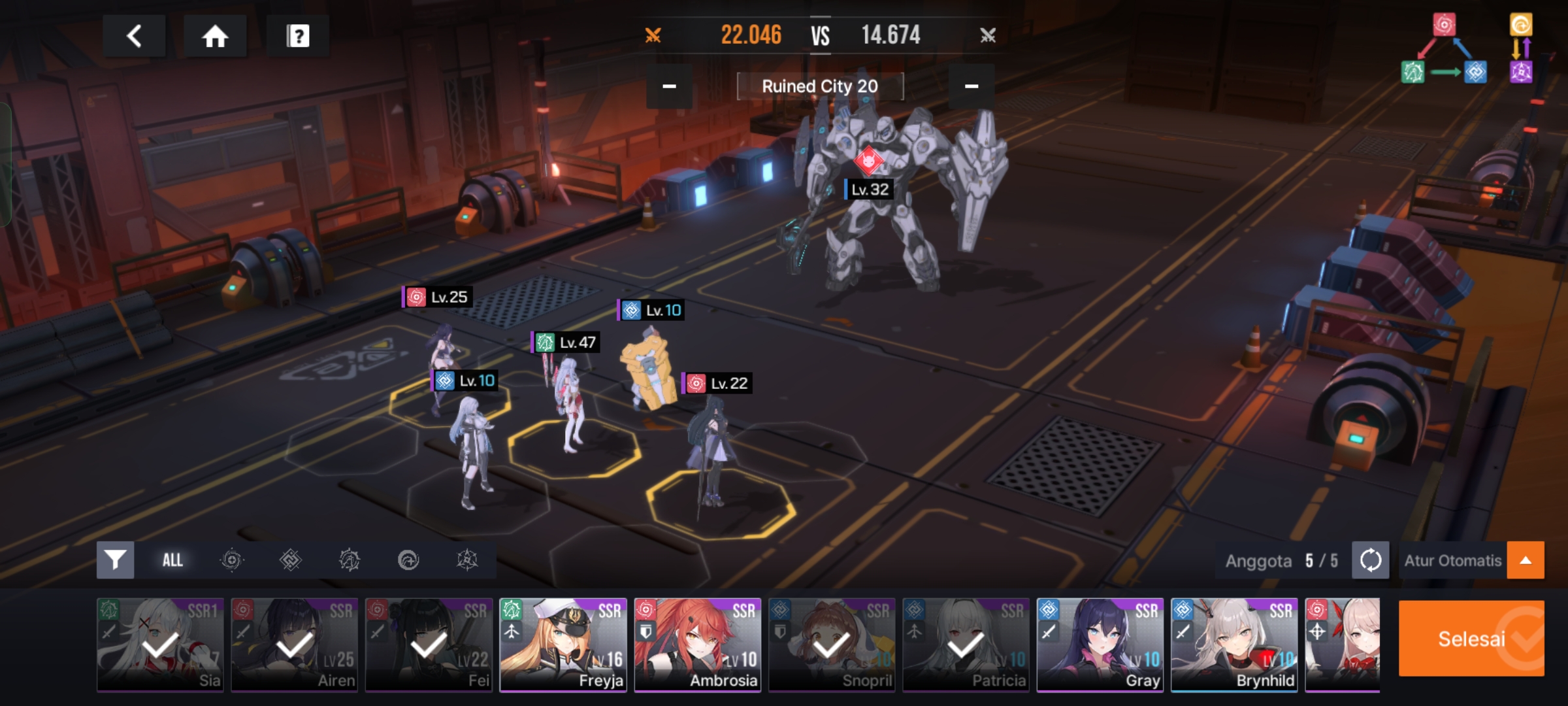Open the question mark help guide
The height and width of the screenshot is (706, 1568).
[298, 36]
